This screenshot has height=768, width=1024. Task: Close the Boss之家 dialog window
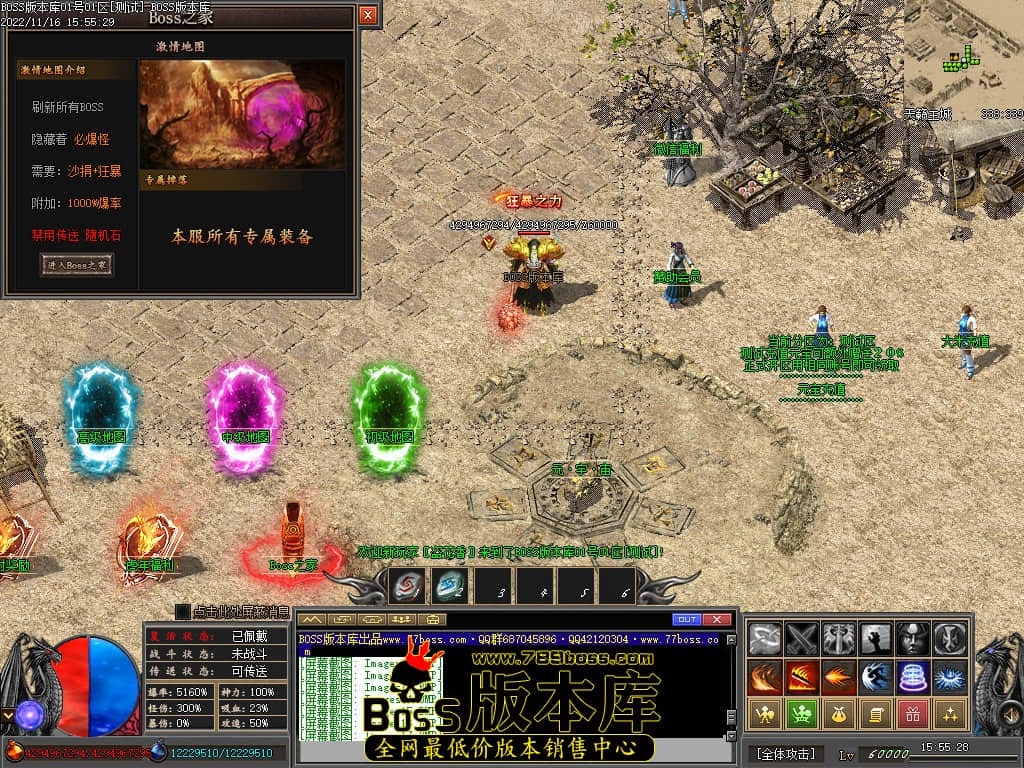368,15
